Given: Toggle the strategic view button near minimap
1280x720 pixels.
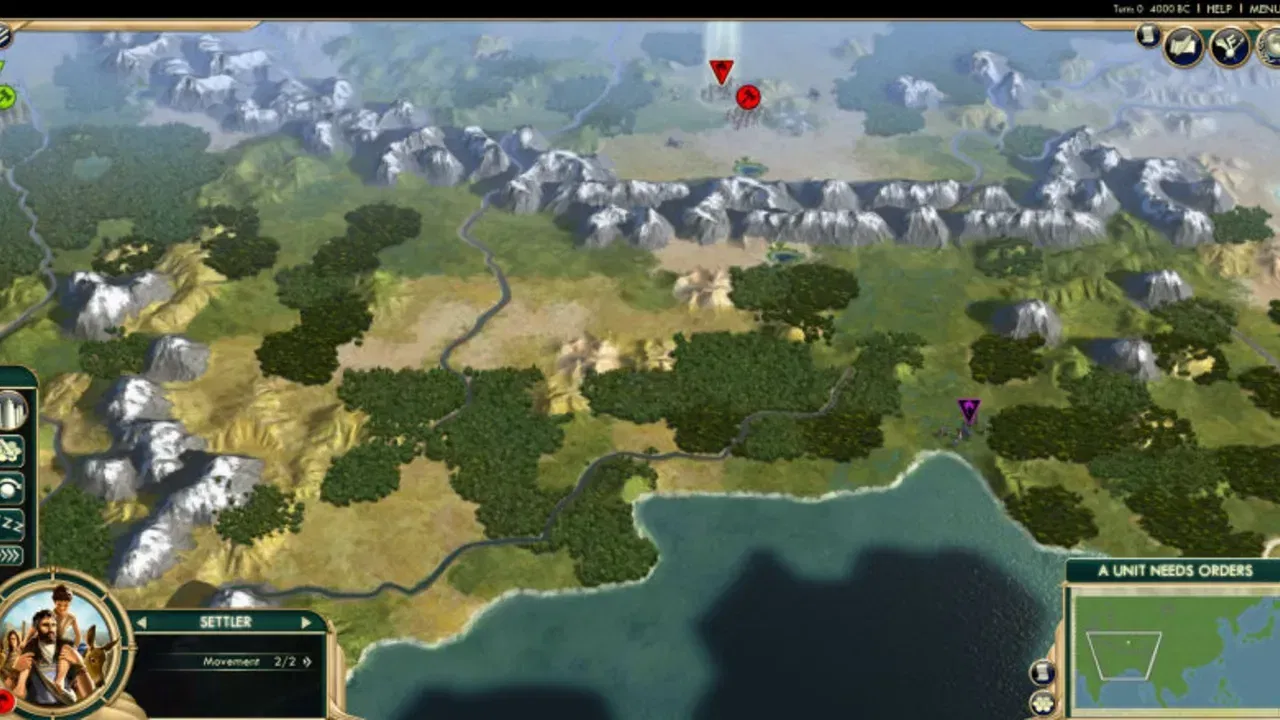Looking at the screenshot, I should (1042, 672).
